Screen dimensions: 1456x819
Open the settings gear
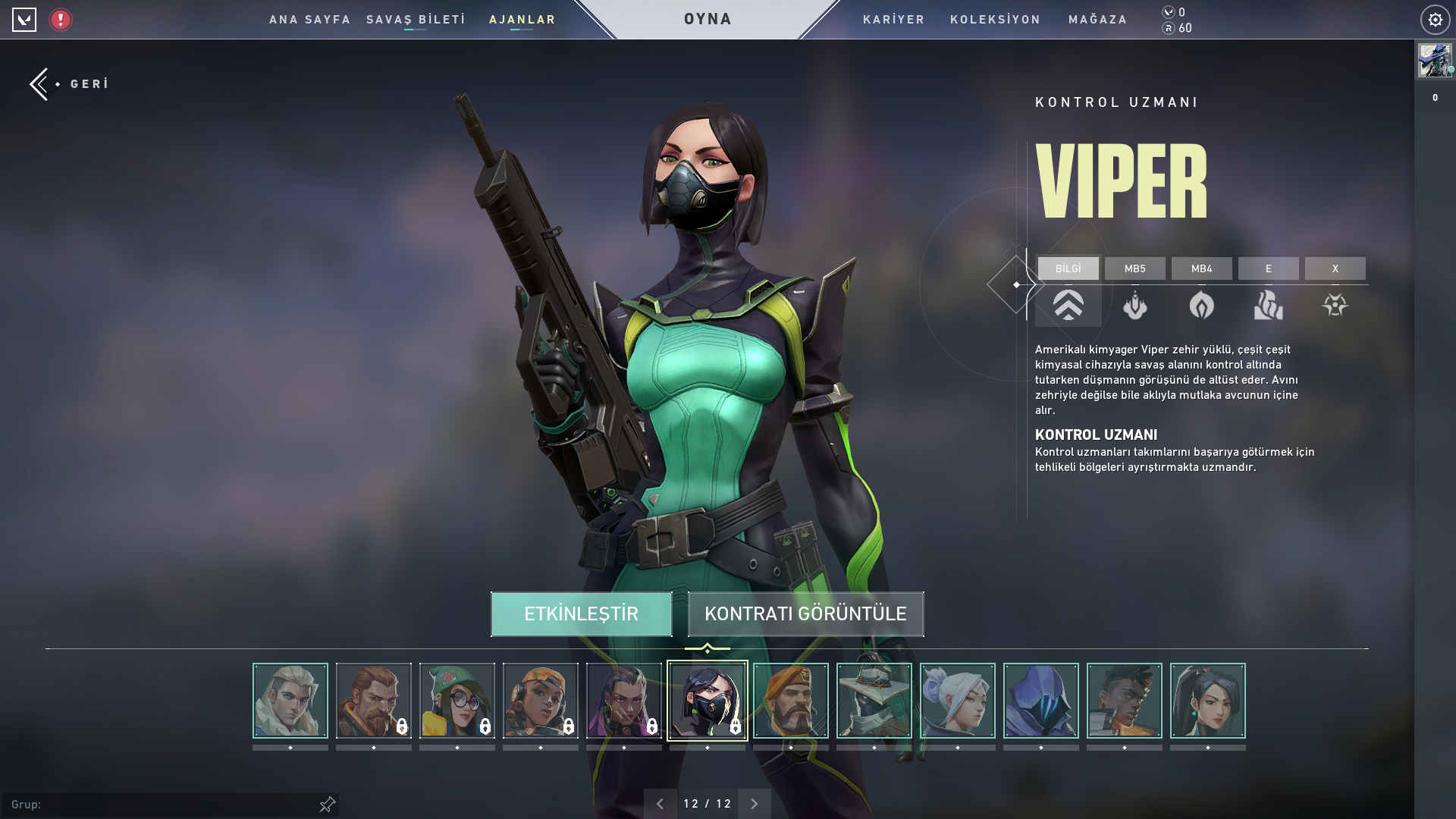pos(1434,20)
